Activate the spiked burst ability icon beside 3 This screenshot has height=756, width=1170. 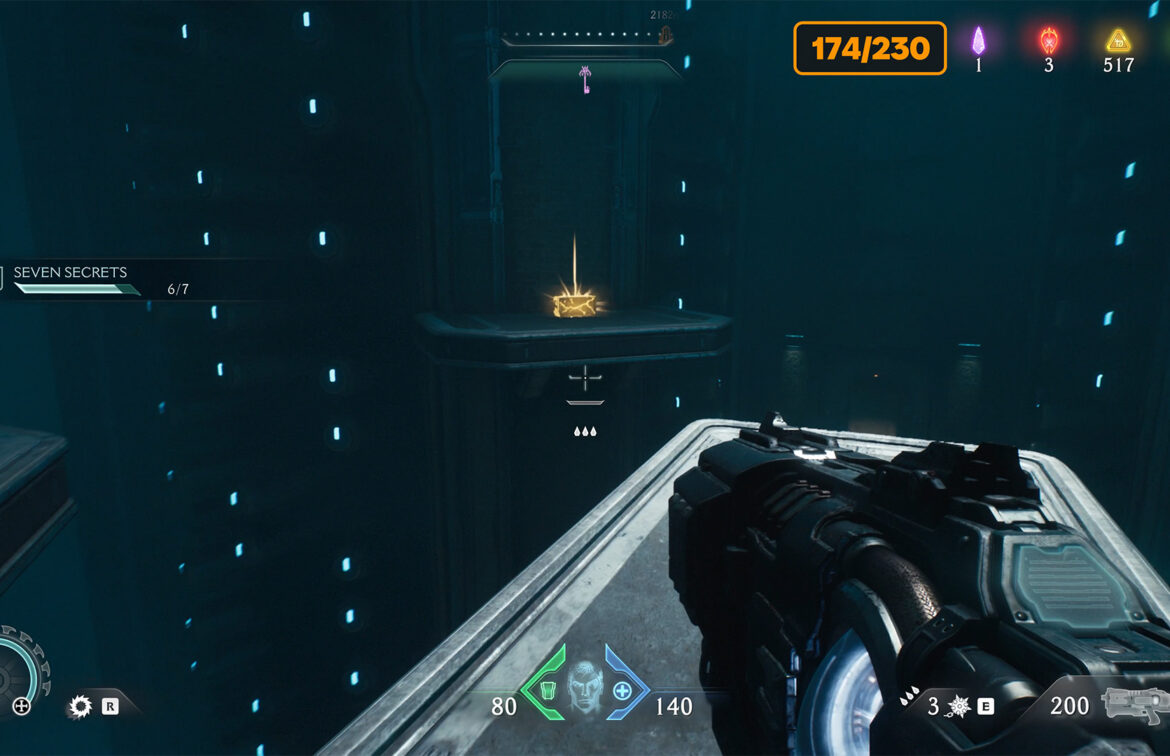click(x=958, y=707)
